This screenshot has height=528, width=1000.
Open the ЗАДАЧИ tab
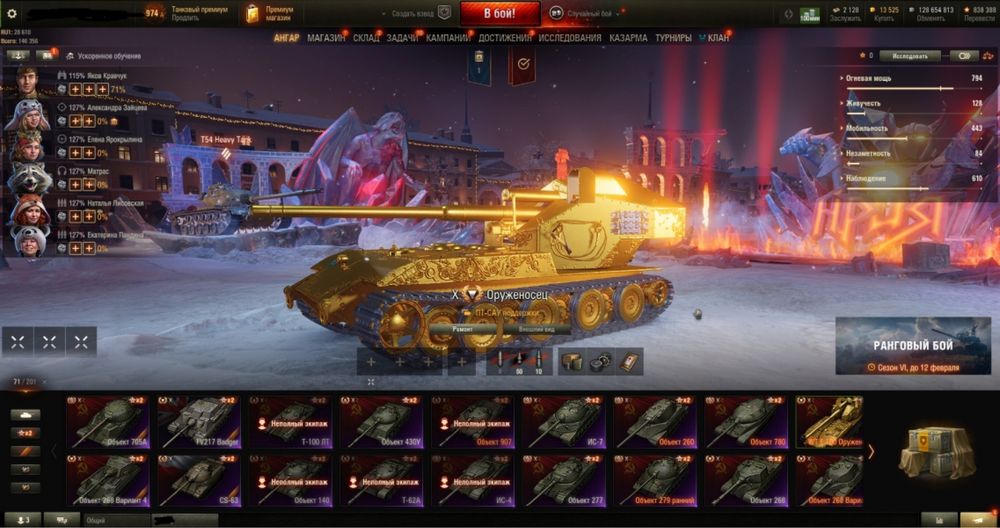[x=402, y=38]
